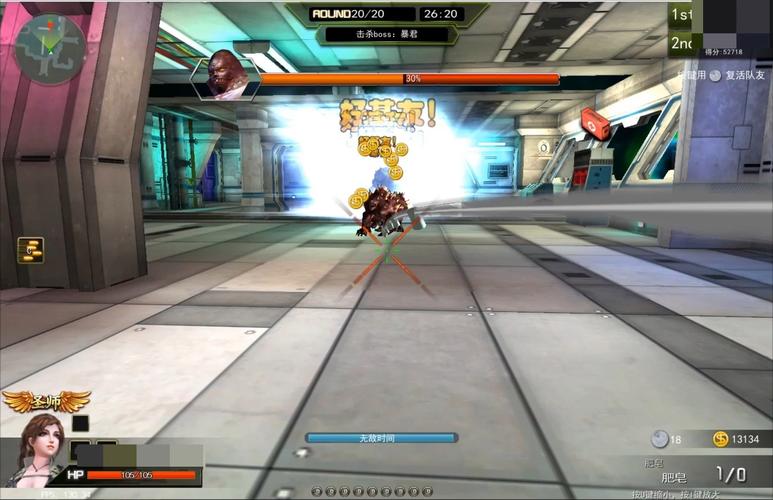This screenshot has height=500, width=773.
Task: Click the 1st place ranking row
Action: (x=681, y=15)
